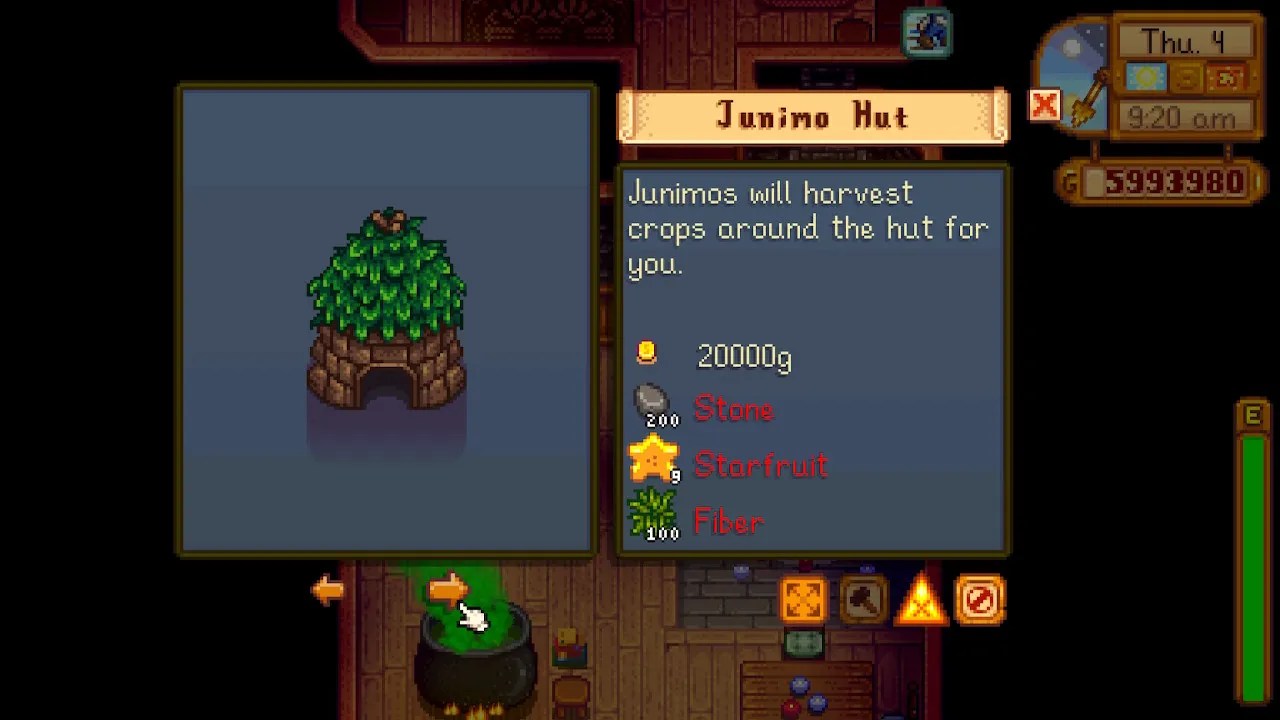The height and width of the screenshot is (720, 1280).
Task: Select the axe demolish tool icon
Action: click(862, 600)
